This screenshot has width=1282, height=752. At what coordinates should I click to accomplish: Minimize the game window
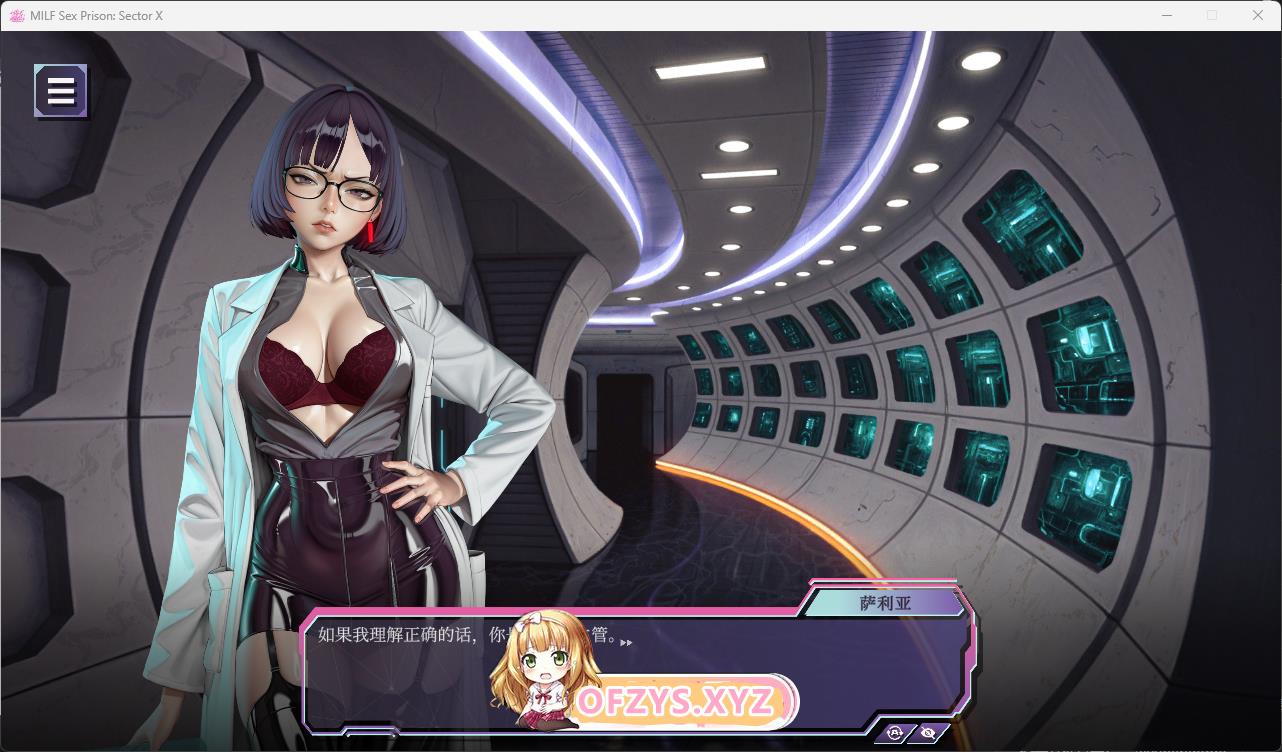[x=1167, y=15]
